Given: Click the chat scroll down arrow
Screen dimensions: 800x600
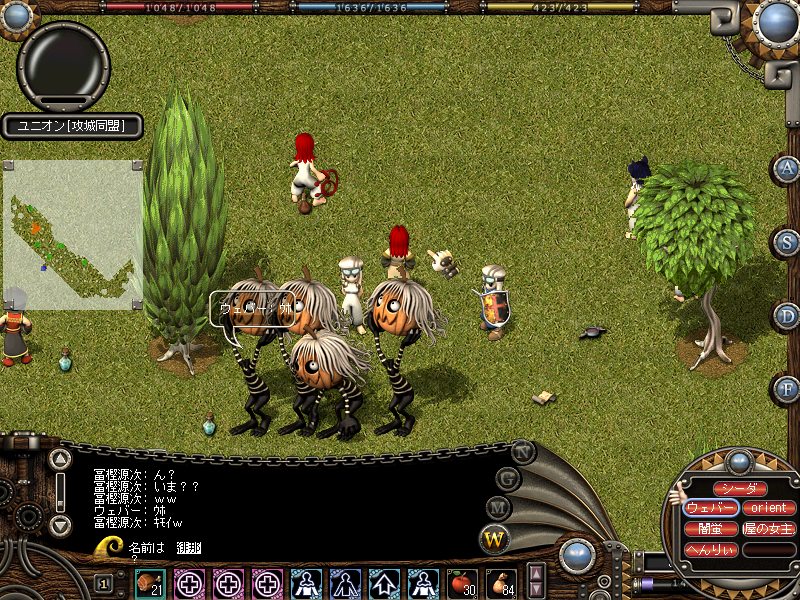Looking at the screenshot, I should 60,524.
